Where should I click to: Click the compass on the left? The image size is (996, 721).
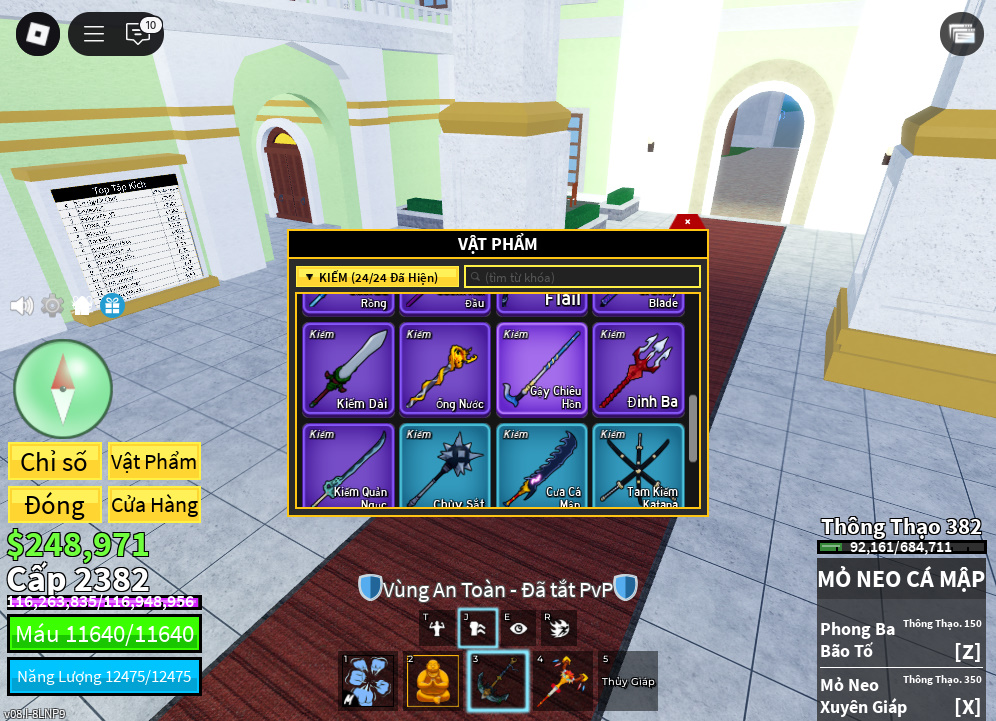(x=62, y=388)
